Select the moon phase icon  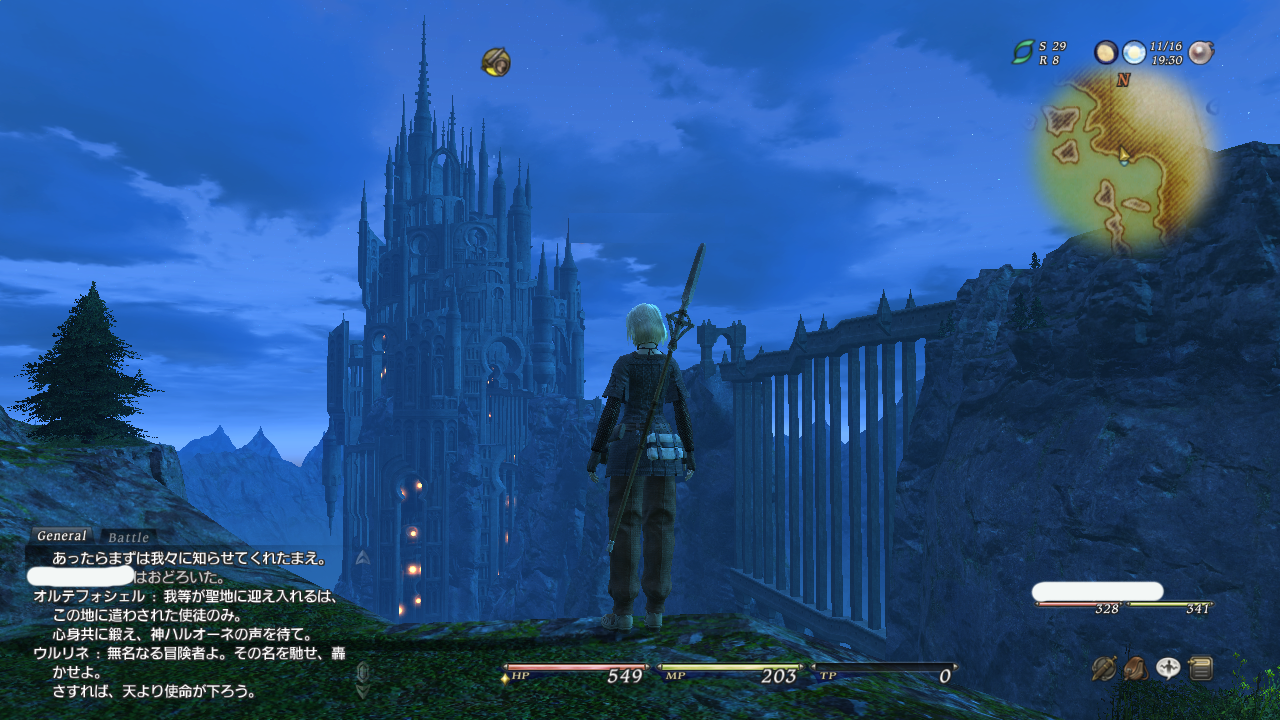(x=1106, y=52)
